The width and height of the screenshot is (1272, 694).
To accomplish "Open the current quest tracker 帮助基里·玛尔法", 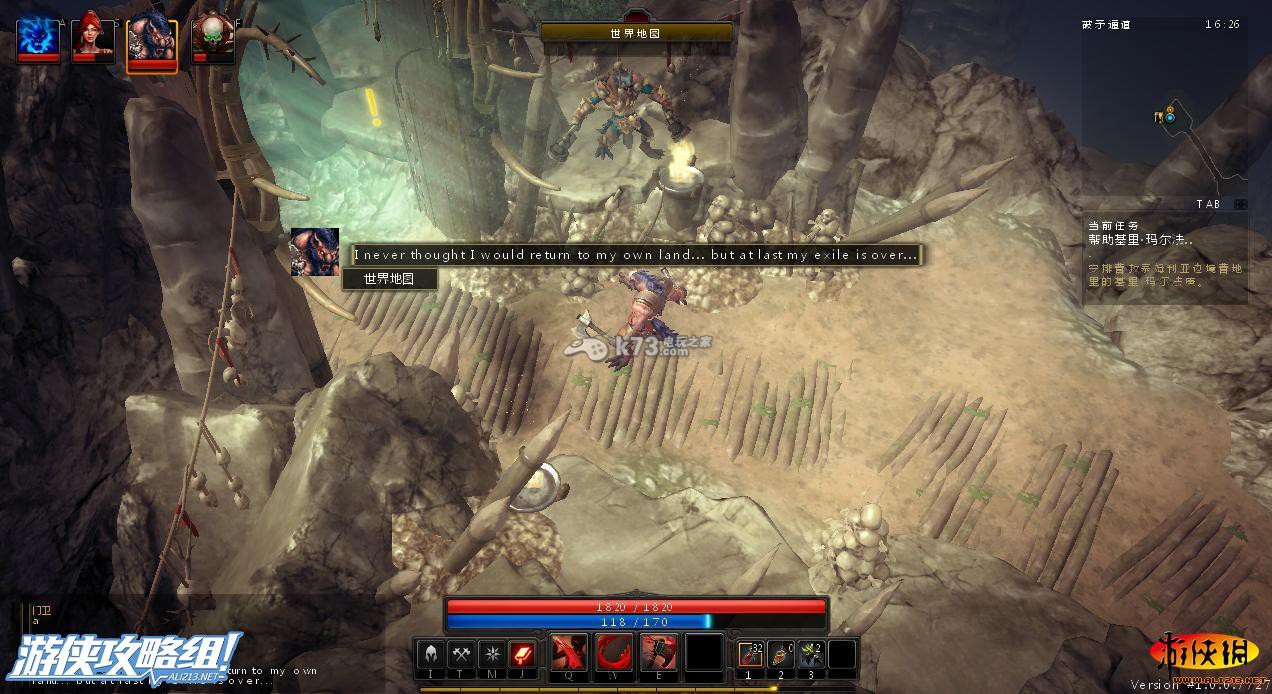I will click(1141, 240).
